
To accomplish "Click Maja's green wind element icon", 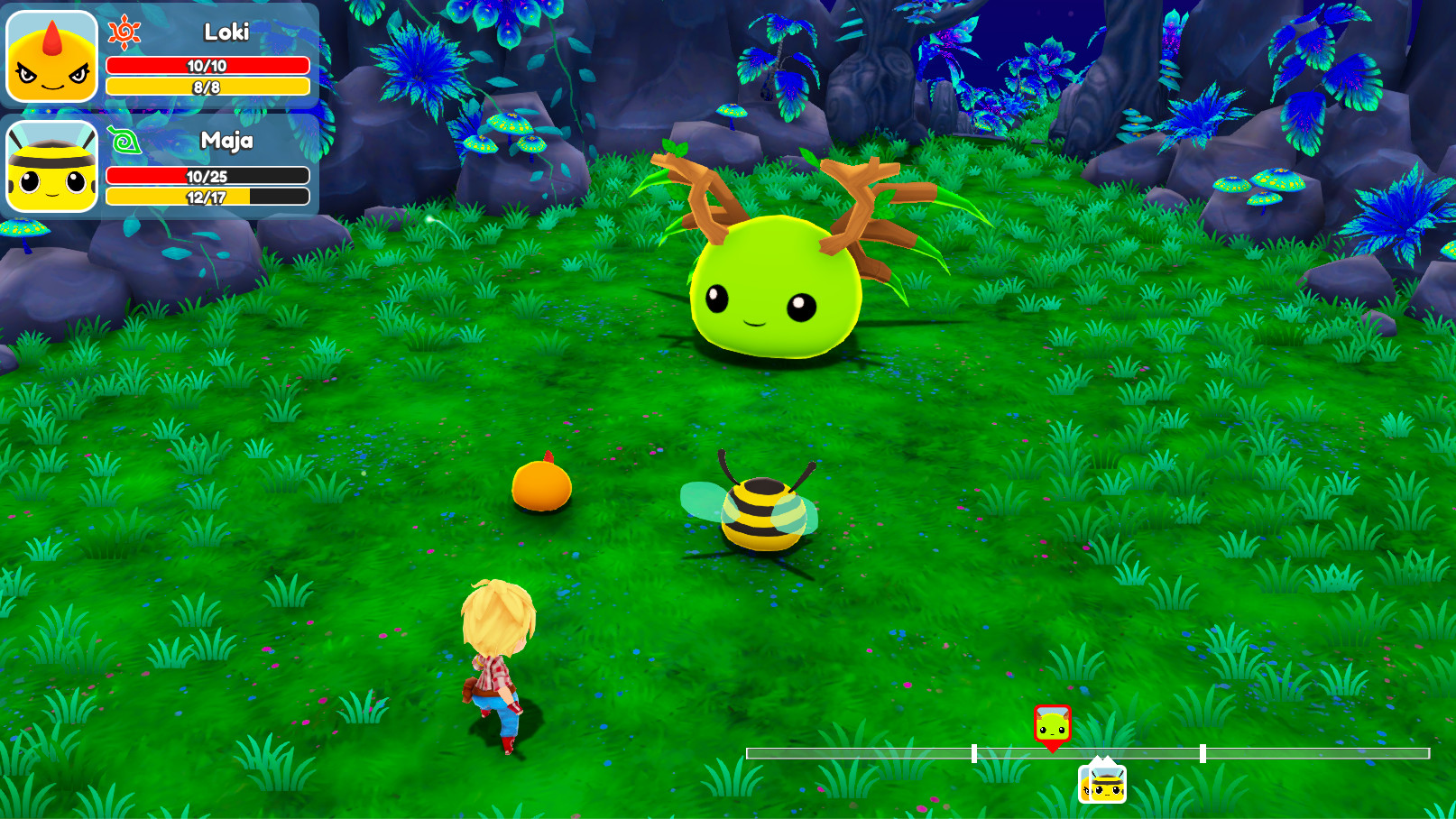I will click(124, 141).
